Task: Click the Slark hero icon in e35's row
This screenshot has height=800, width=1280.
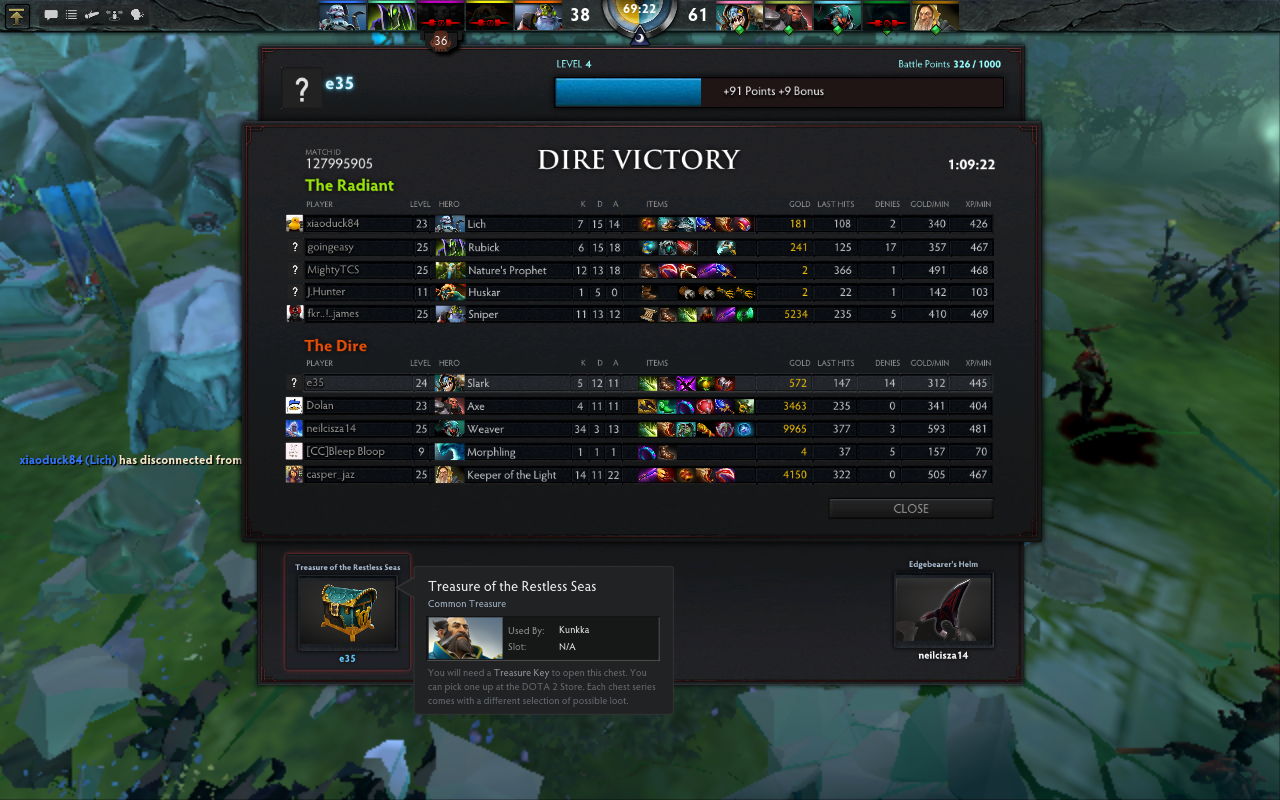Action: coord(450,383)
